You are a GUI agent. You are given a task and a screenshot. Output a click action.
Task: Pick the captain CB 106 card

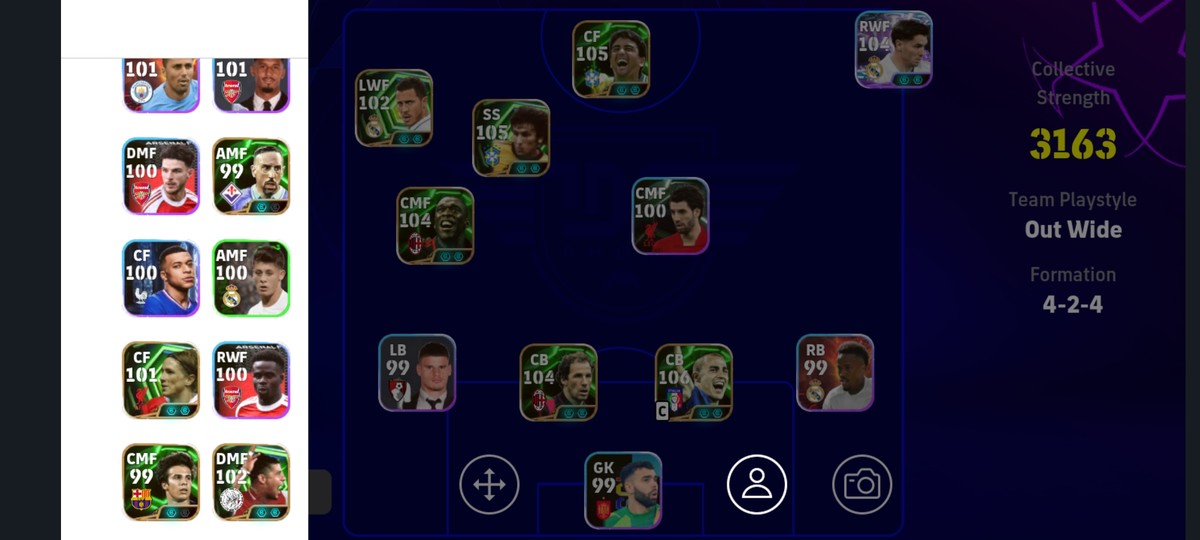pyautogui.click(x=694, y=382)
